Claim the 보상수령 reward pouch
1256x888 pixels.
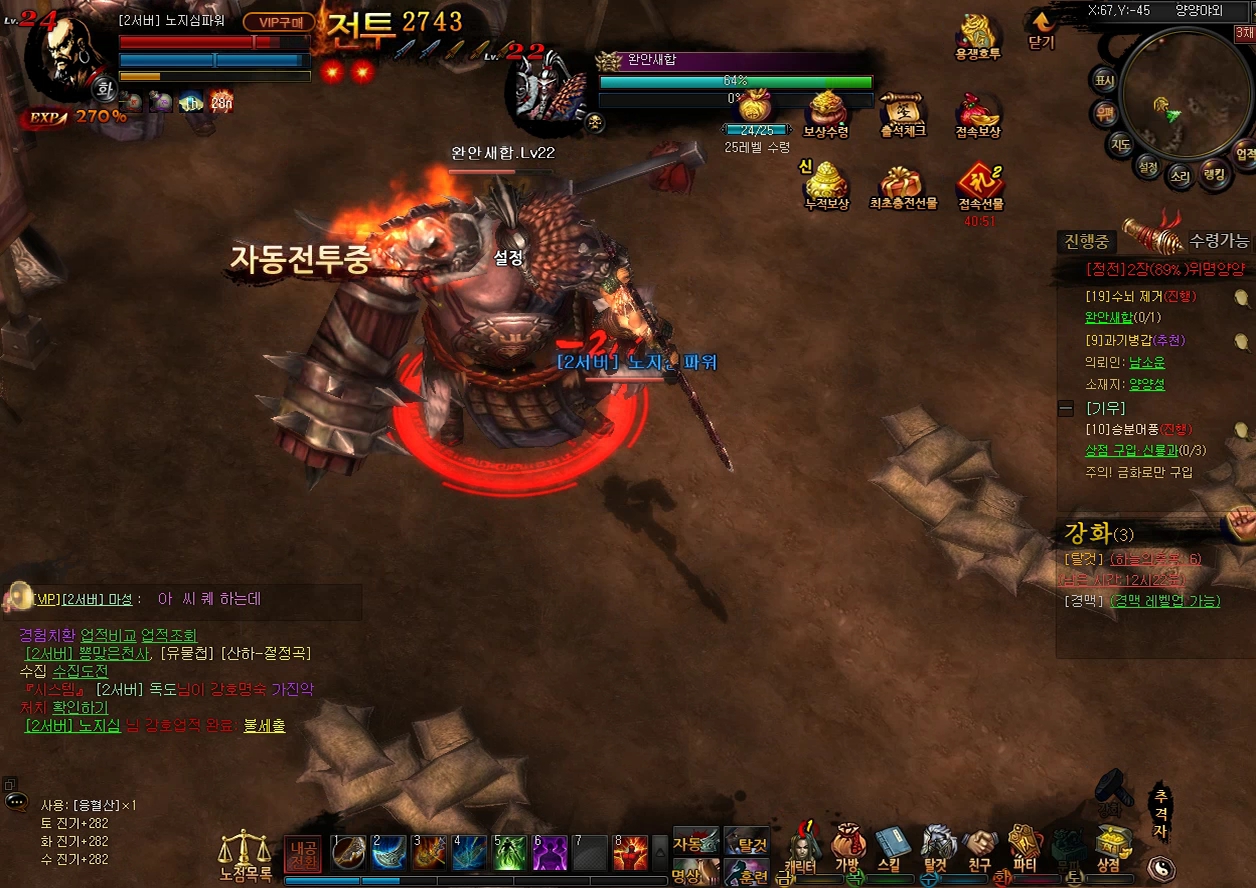[826, 111]
